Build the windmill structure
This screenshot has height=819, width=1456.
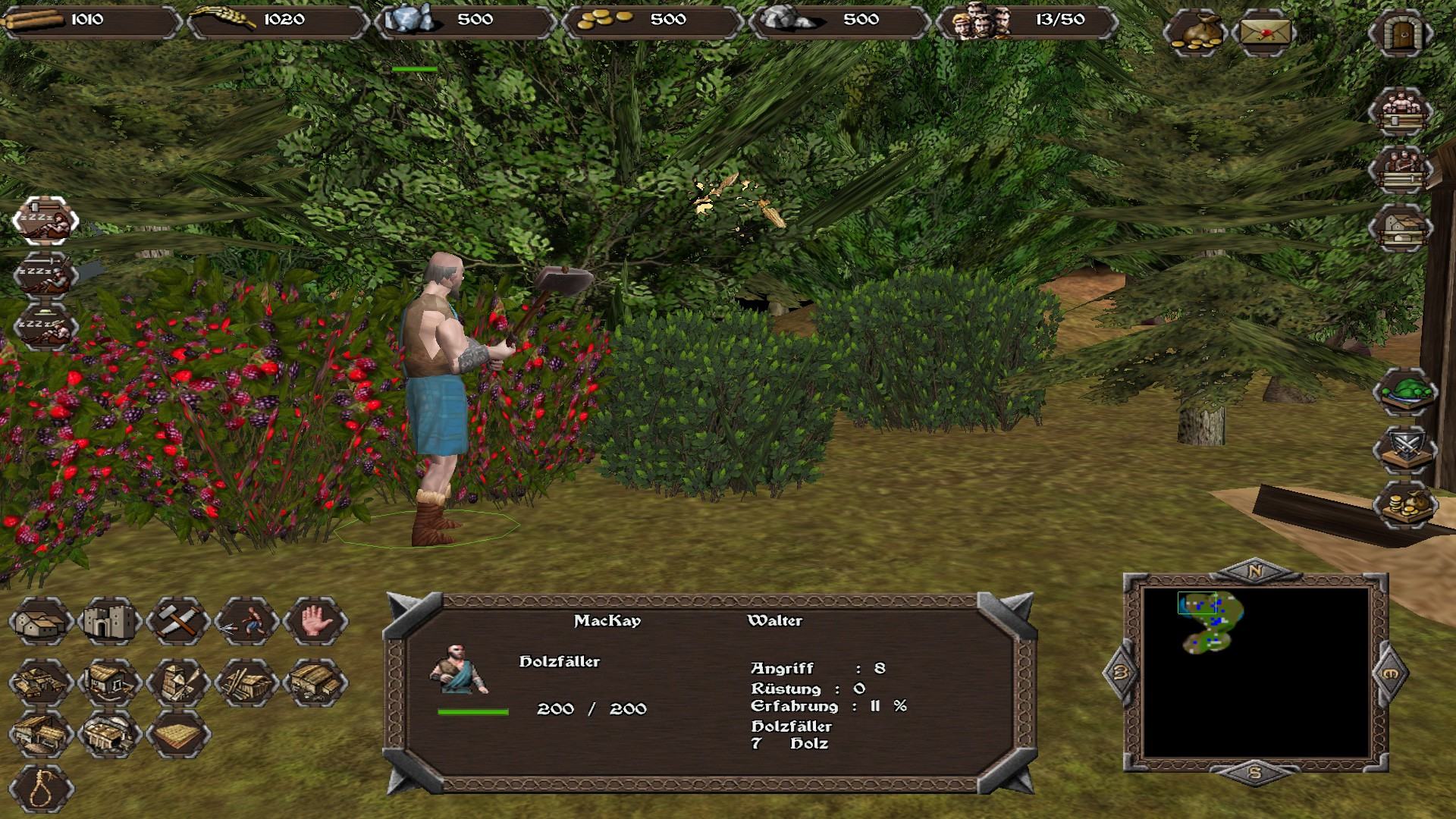click(x=177, y=681)
